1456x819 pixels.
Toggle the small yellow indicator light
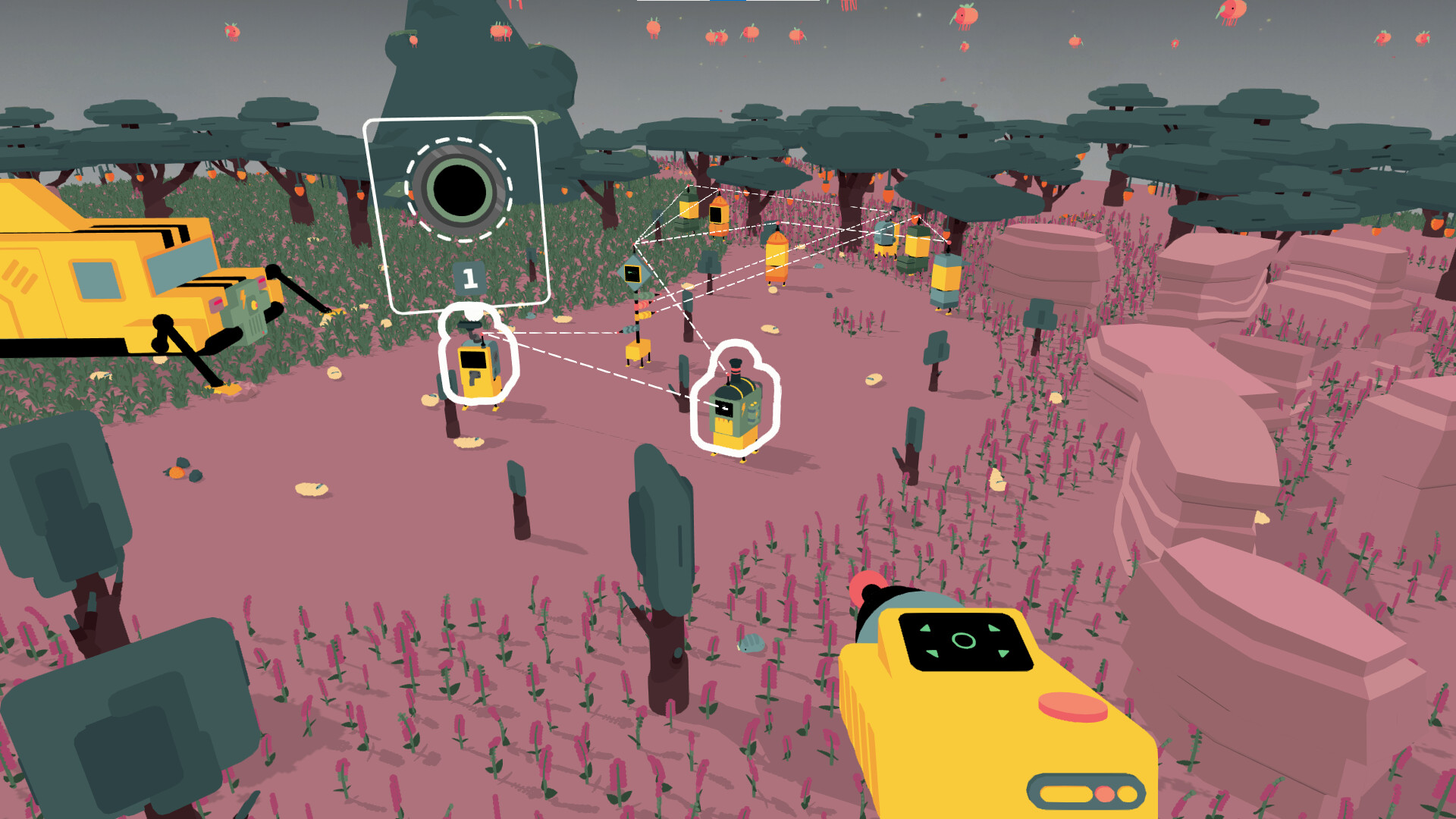[1127, 793]
